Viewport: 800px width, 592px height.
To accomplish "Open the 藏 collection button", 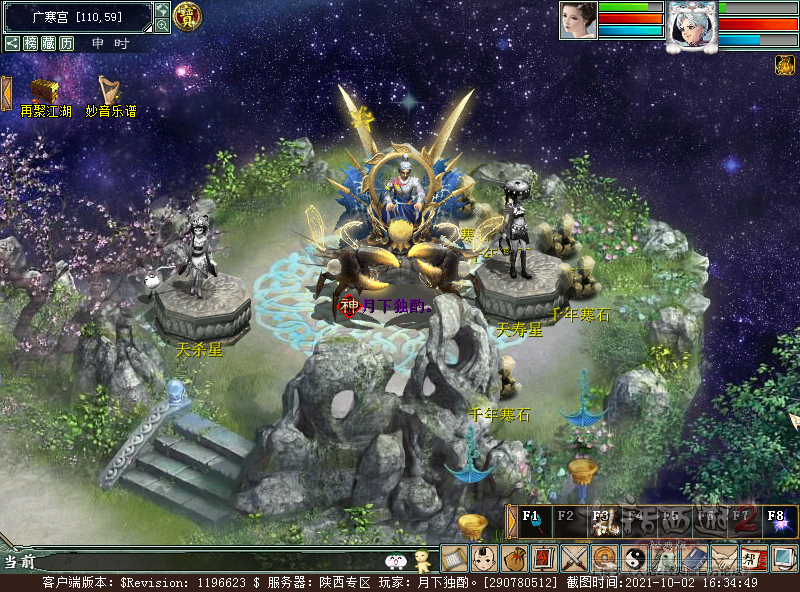I will click(48, 43).
